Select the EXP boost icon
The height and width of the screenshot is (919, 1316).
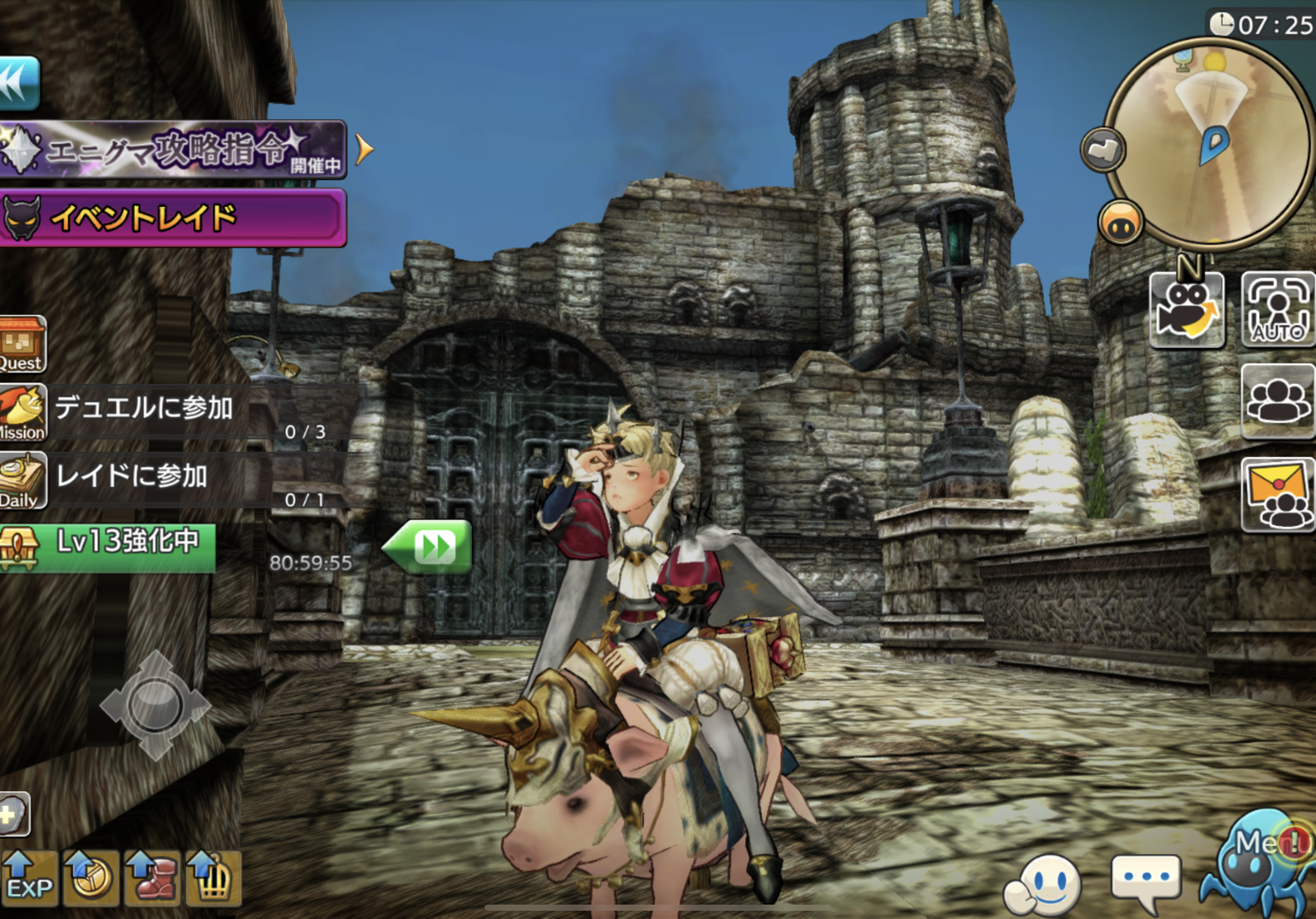tap(28, 879)
